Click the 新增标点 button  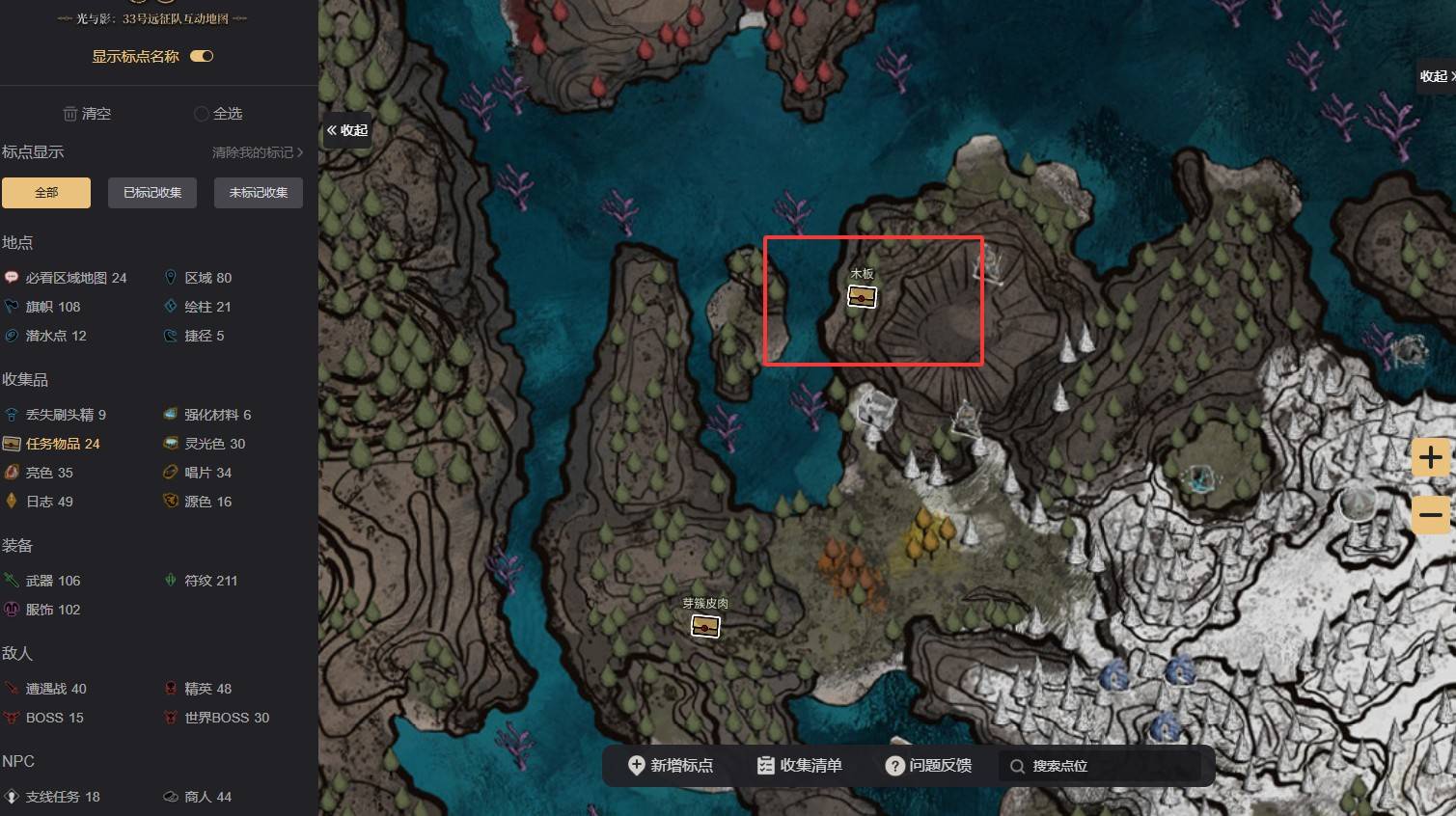point(671,766)
